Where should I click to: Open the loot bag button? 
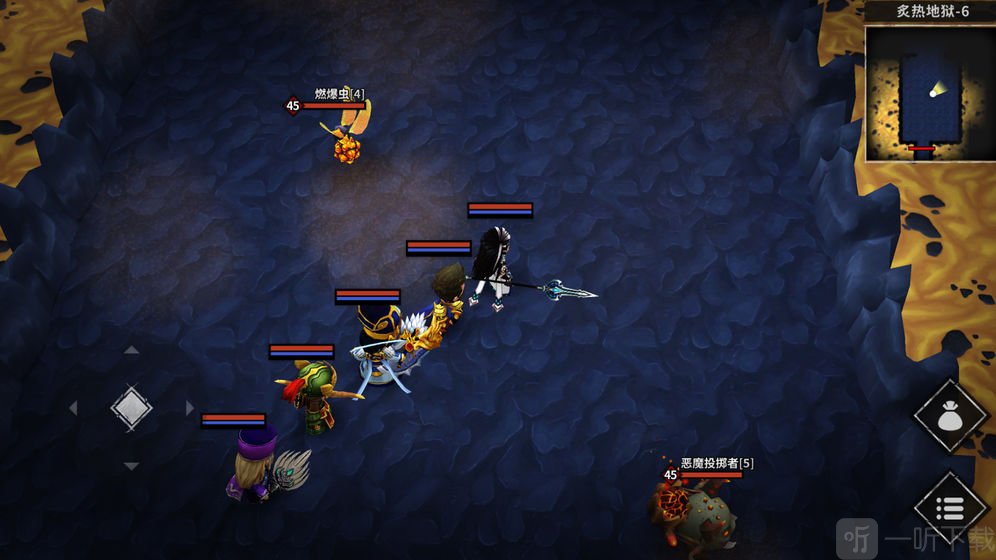point(950,415)
